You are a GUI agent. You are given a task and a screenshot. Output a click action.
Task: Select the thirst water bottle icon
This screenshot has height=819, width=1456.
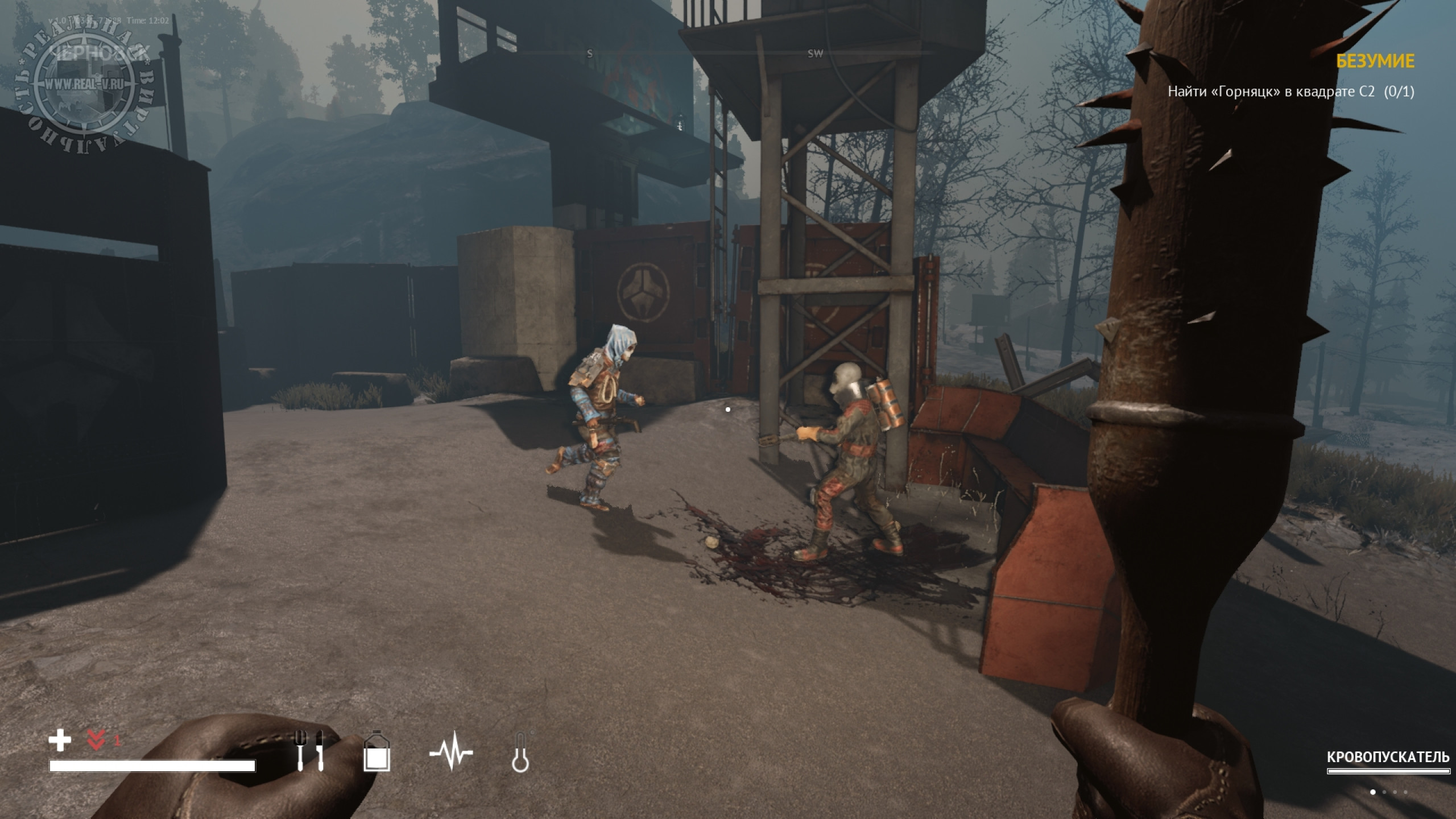click(377, 752)
